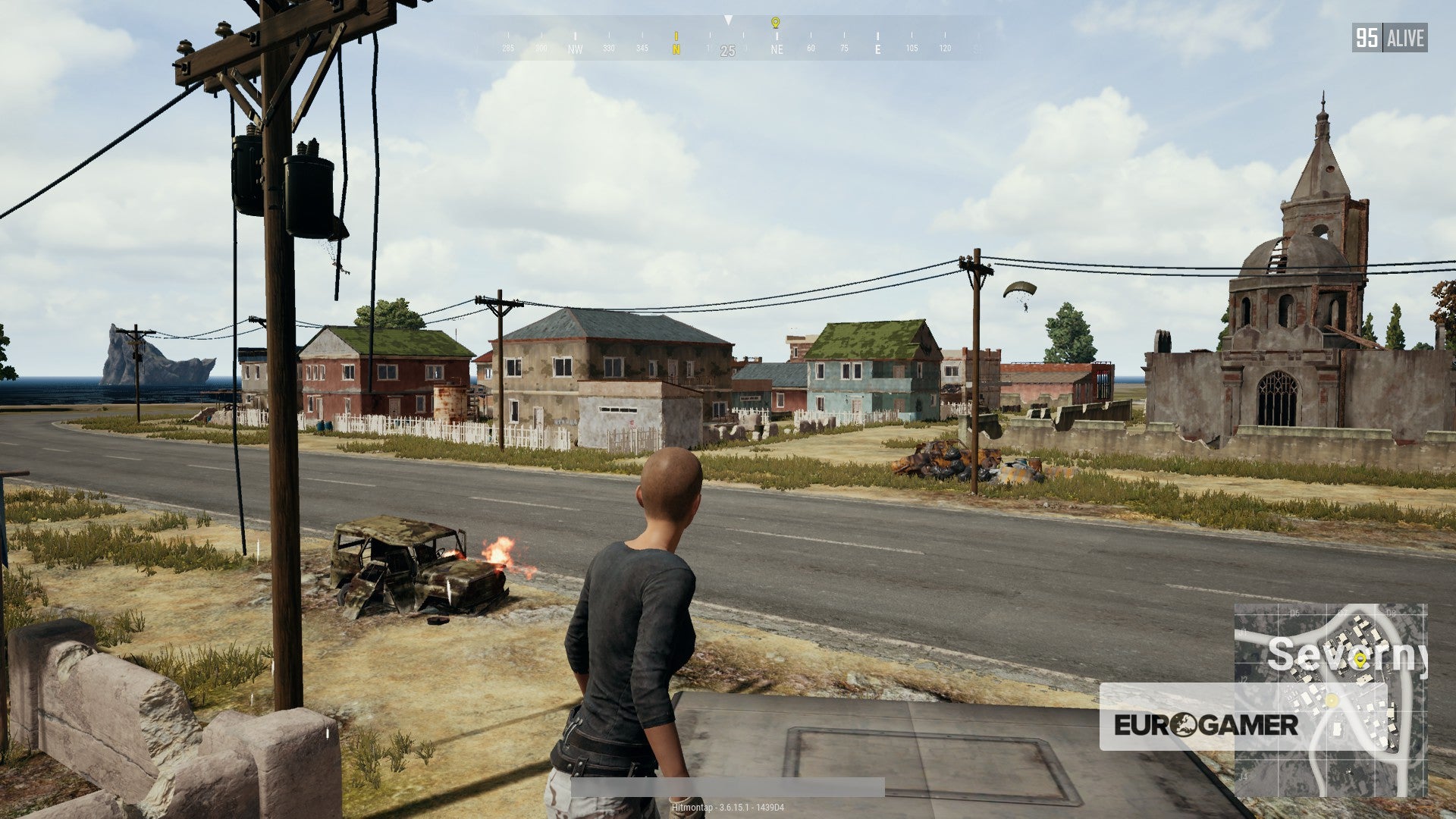
Task: Click the J2 grid label on the minimap
Action: tap(1243, 679)
